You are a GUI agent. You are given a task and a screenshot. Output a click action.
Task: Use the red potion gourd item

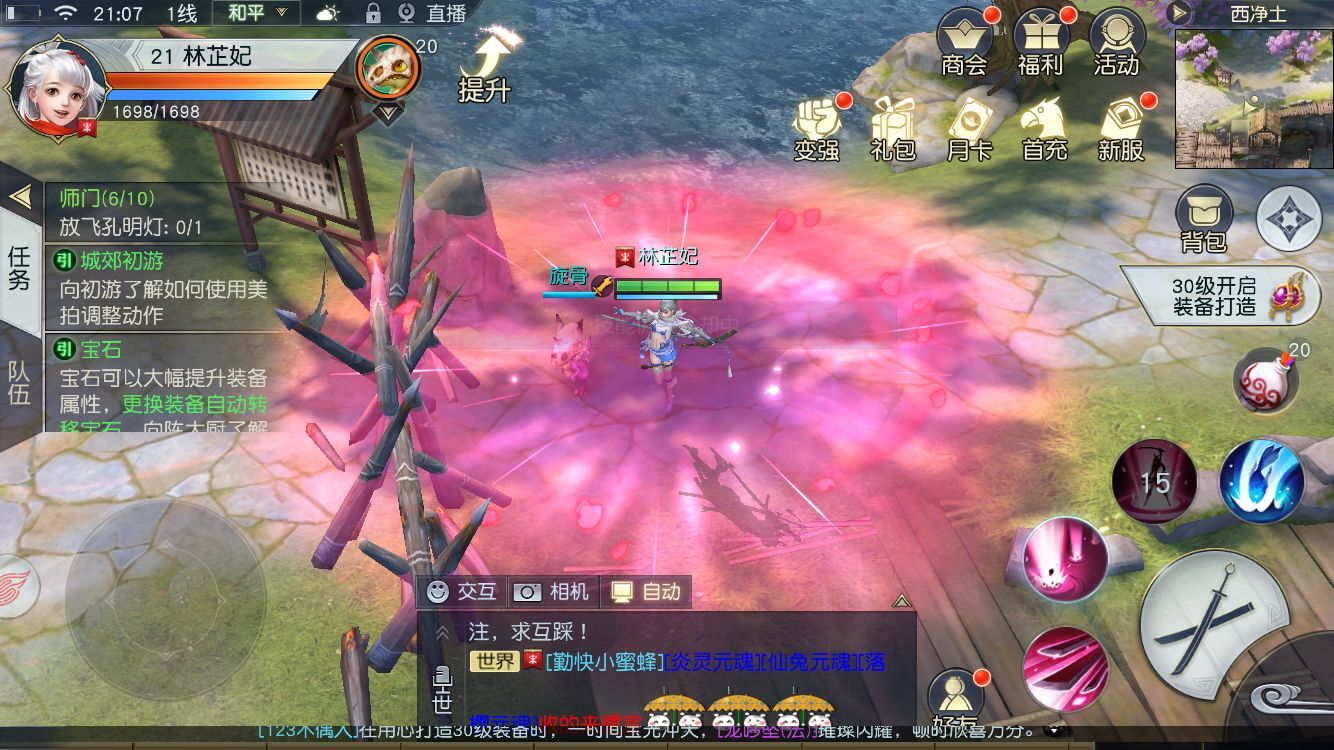[x=1265, y=380]
